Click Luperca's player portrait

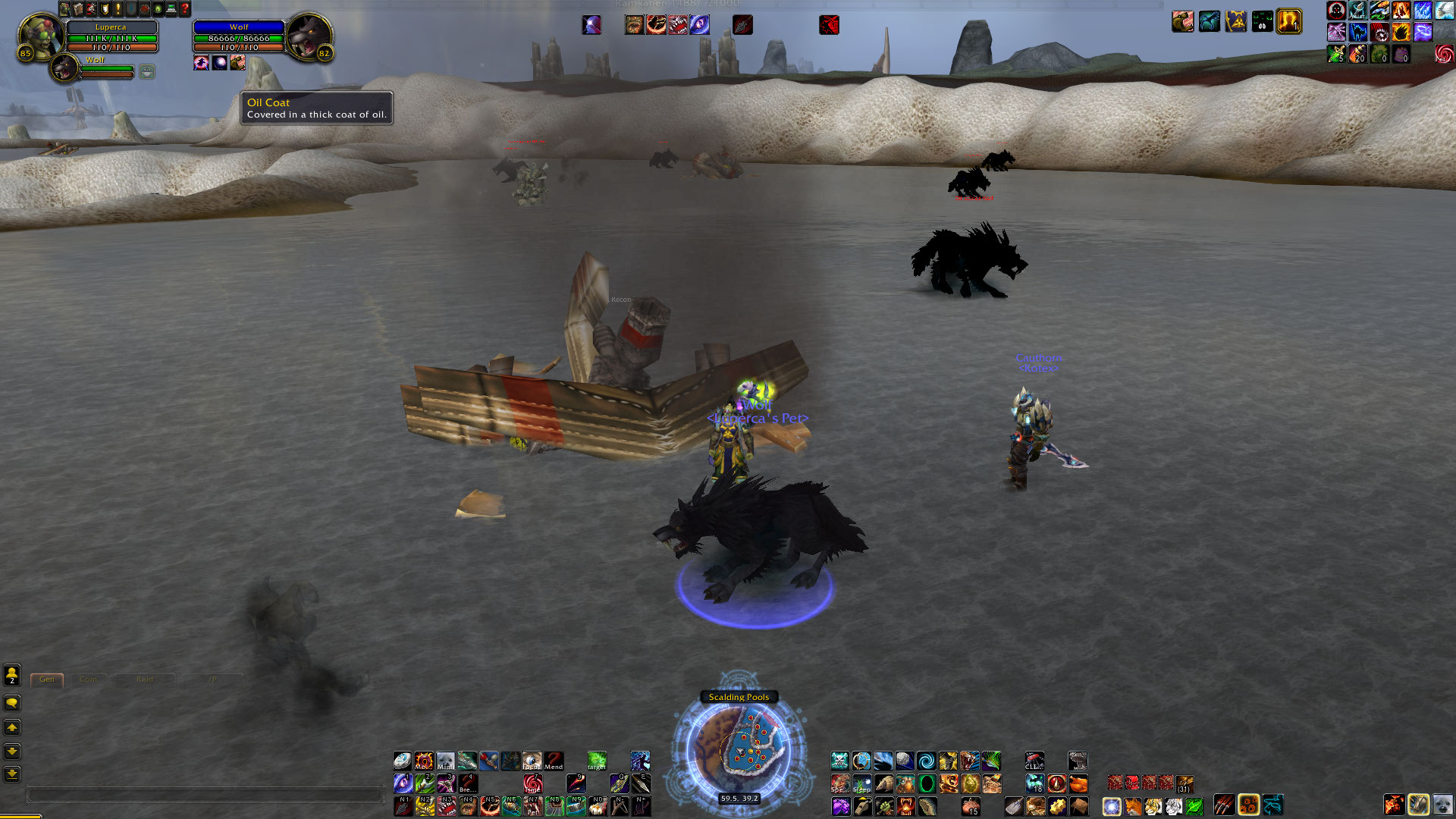tap(39, 36)
